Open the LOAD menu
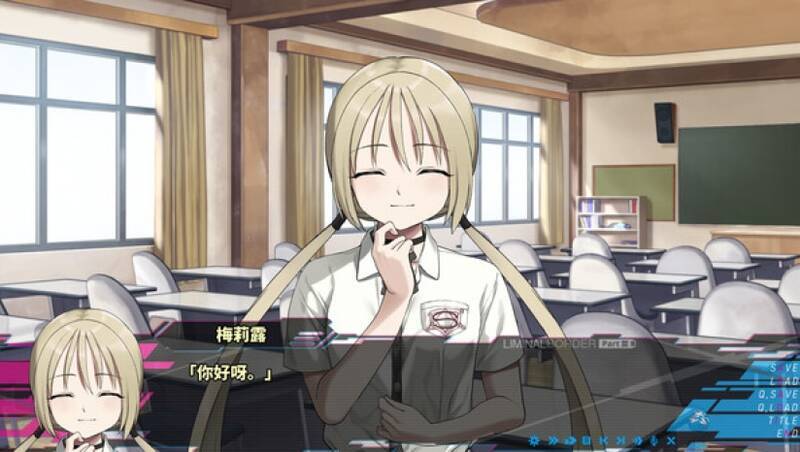Screen dimensions: 800x452 [x=783, y=381]
